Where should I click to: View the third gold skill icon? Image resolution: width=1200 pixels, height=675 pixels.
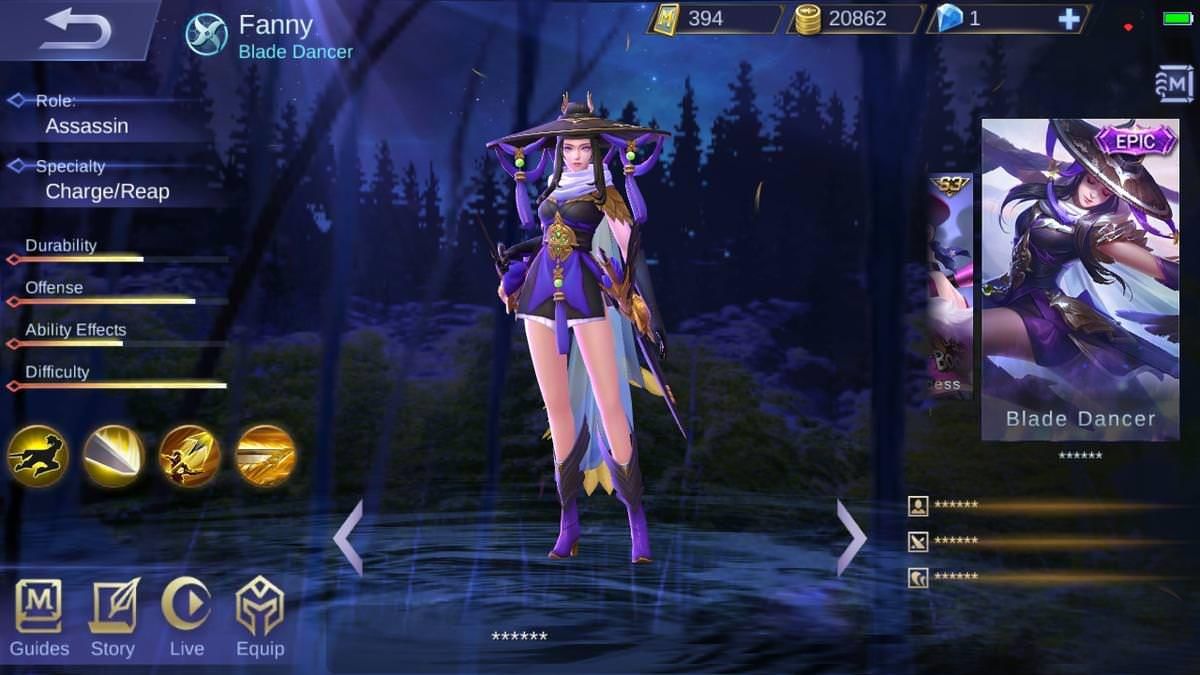[190, 456]
